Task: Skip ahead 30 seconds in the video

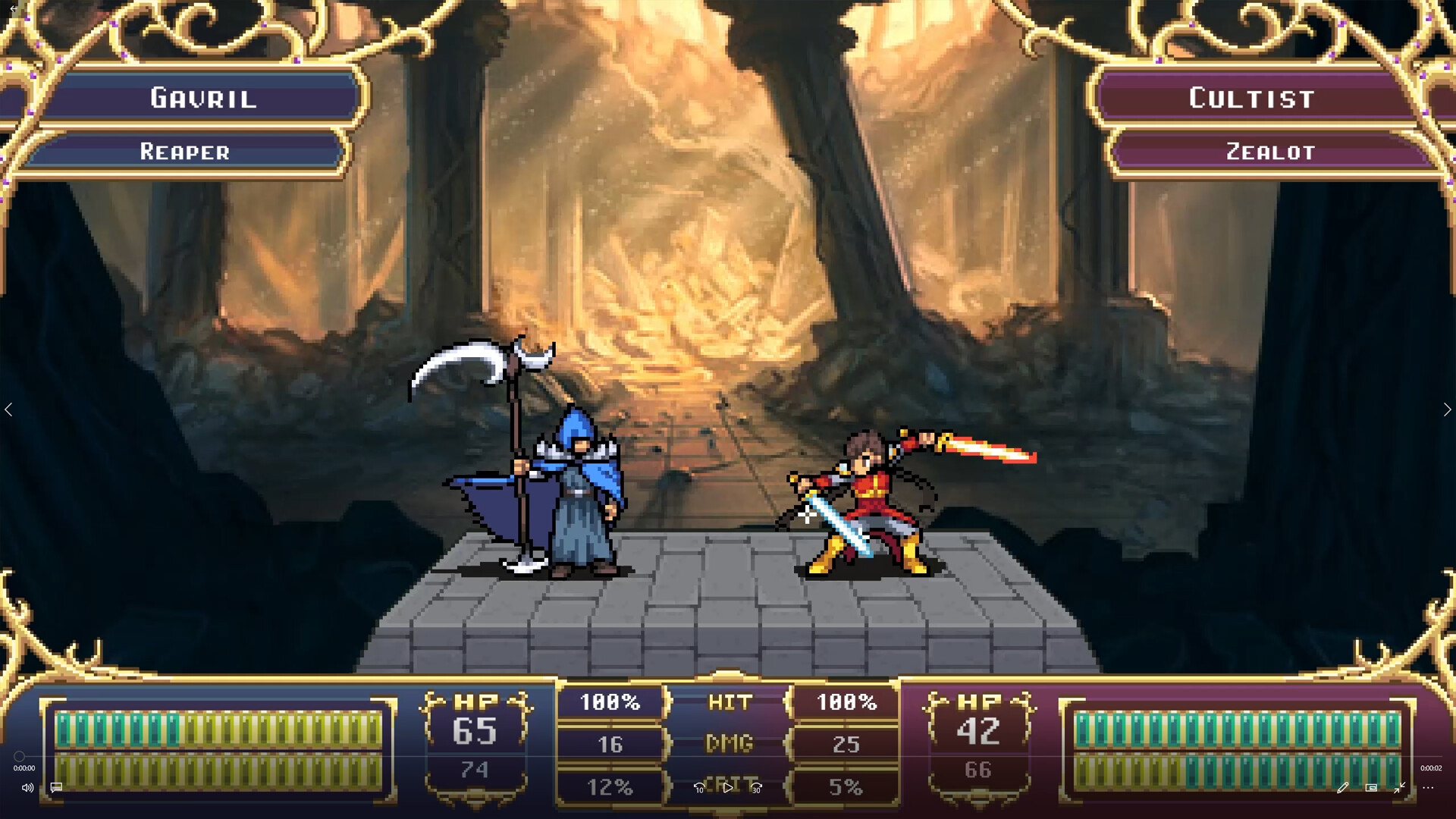Action: click(x=756, y=789)
